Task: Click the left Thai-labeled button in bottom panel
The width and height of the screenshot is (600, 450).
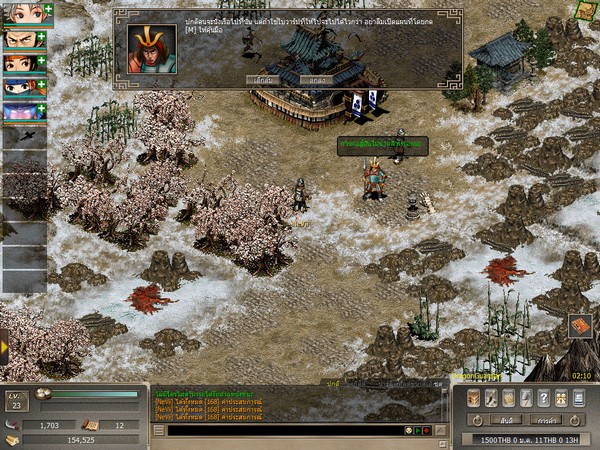Action: pyautogui.click(x=508, y=420)
